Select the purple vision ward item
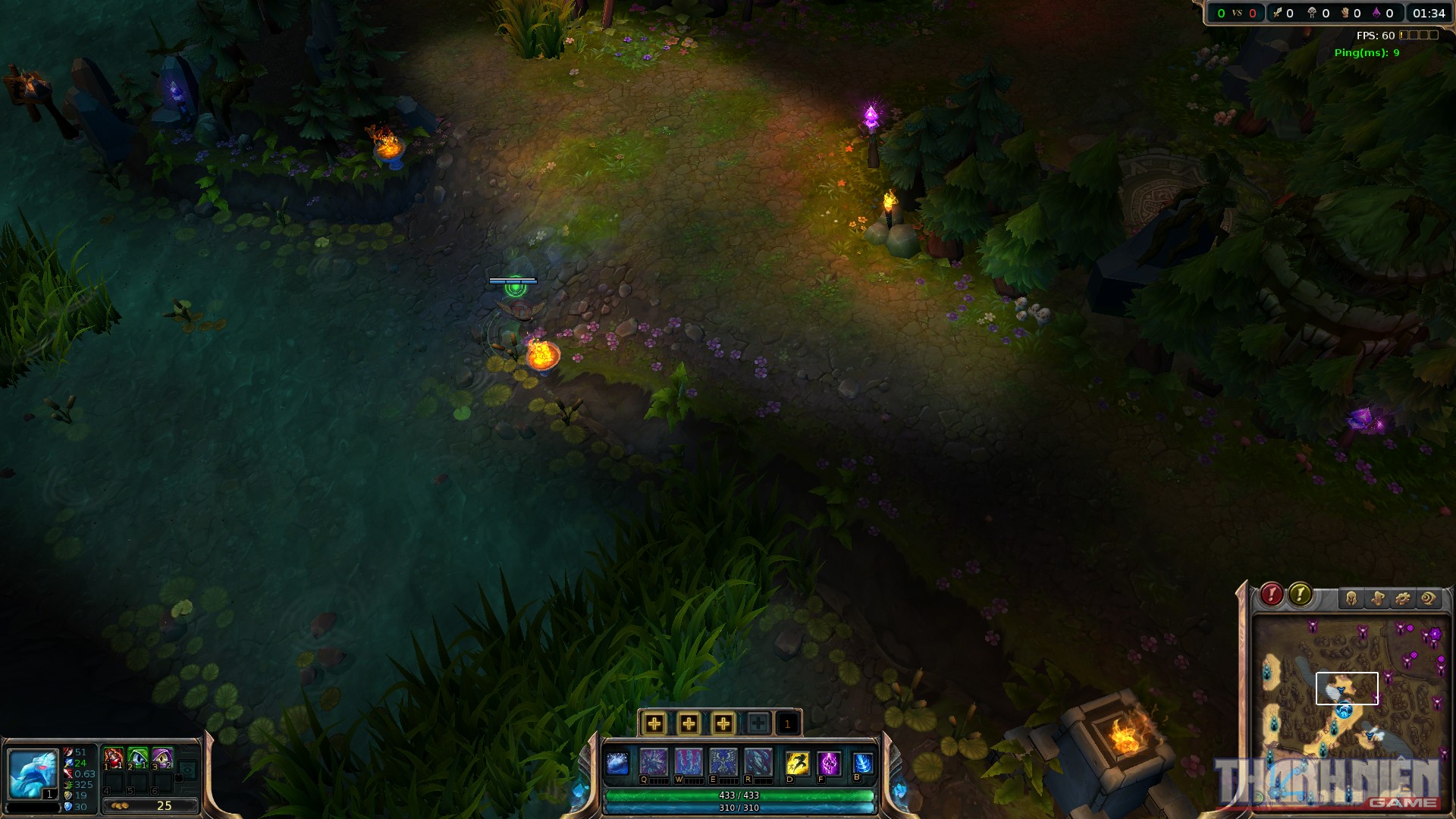The width and height of the screenshot is (1456, 819). point(162,758)
